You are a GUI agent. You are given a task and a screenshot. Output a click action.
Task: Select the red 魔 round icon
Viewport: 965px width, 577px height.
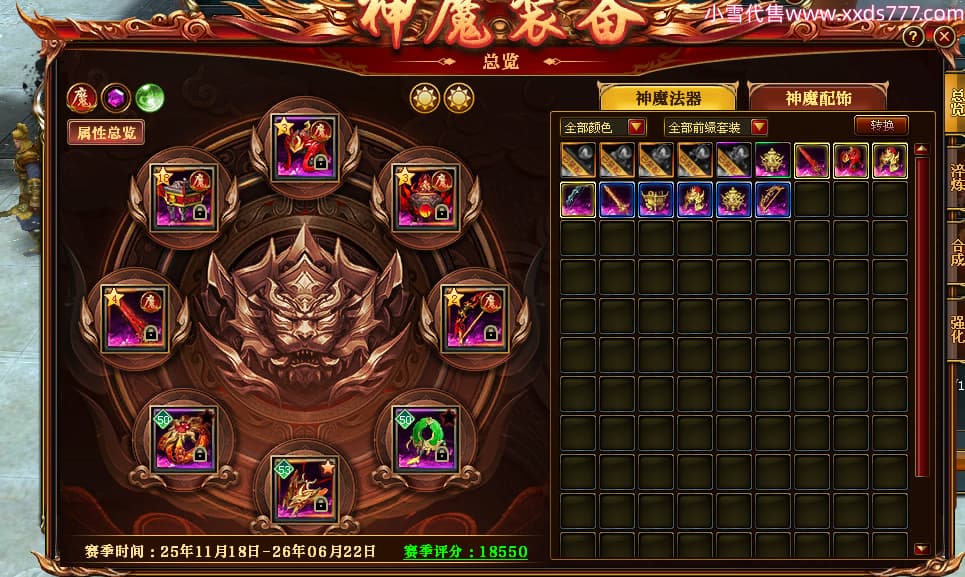click(x=81, y=98)
